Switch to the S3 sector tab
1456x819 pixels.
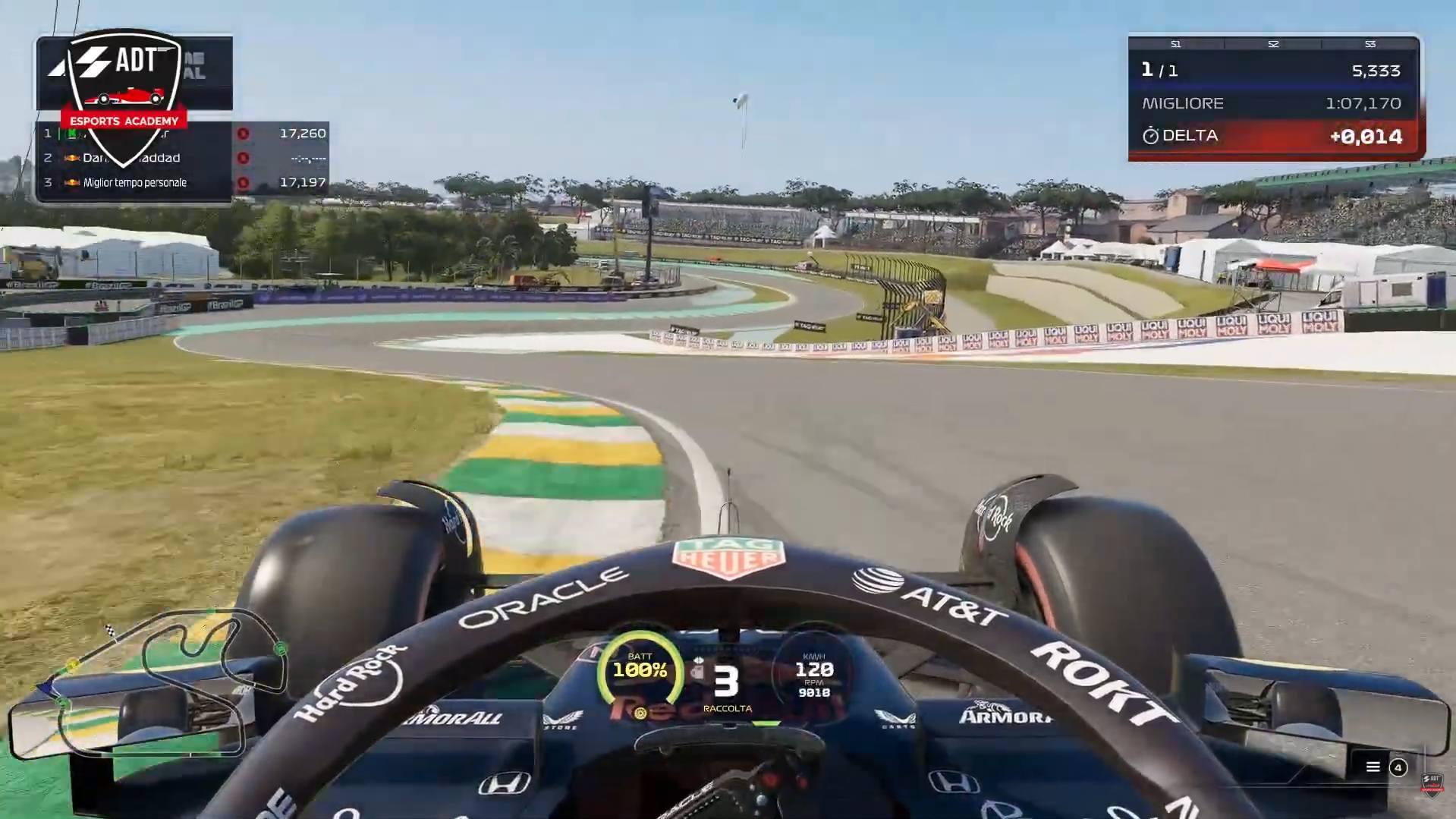(1370, 44)
